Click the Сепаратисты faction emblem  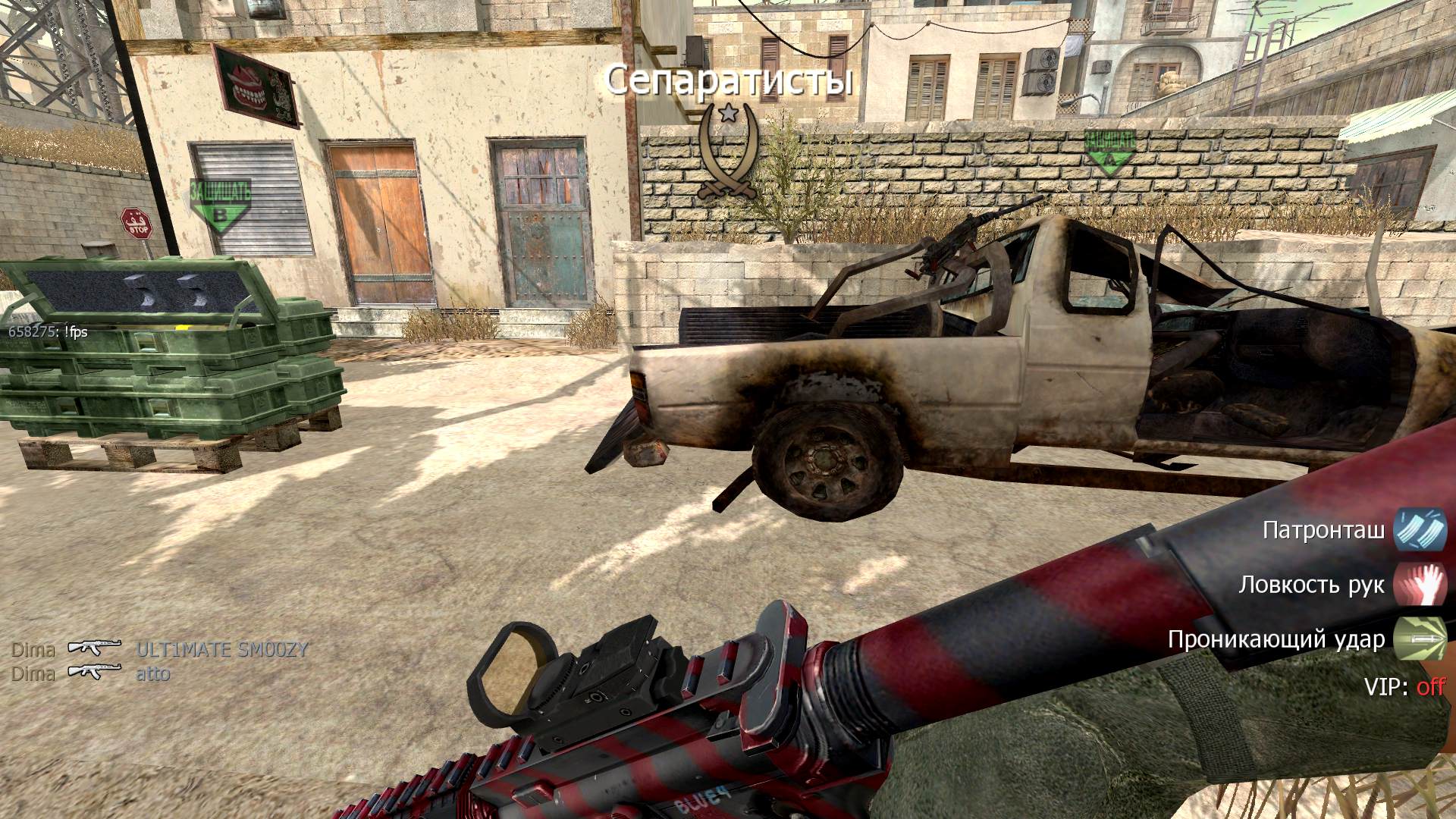(728, 152)
